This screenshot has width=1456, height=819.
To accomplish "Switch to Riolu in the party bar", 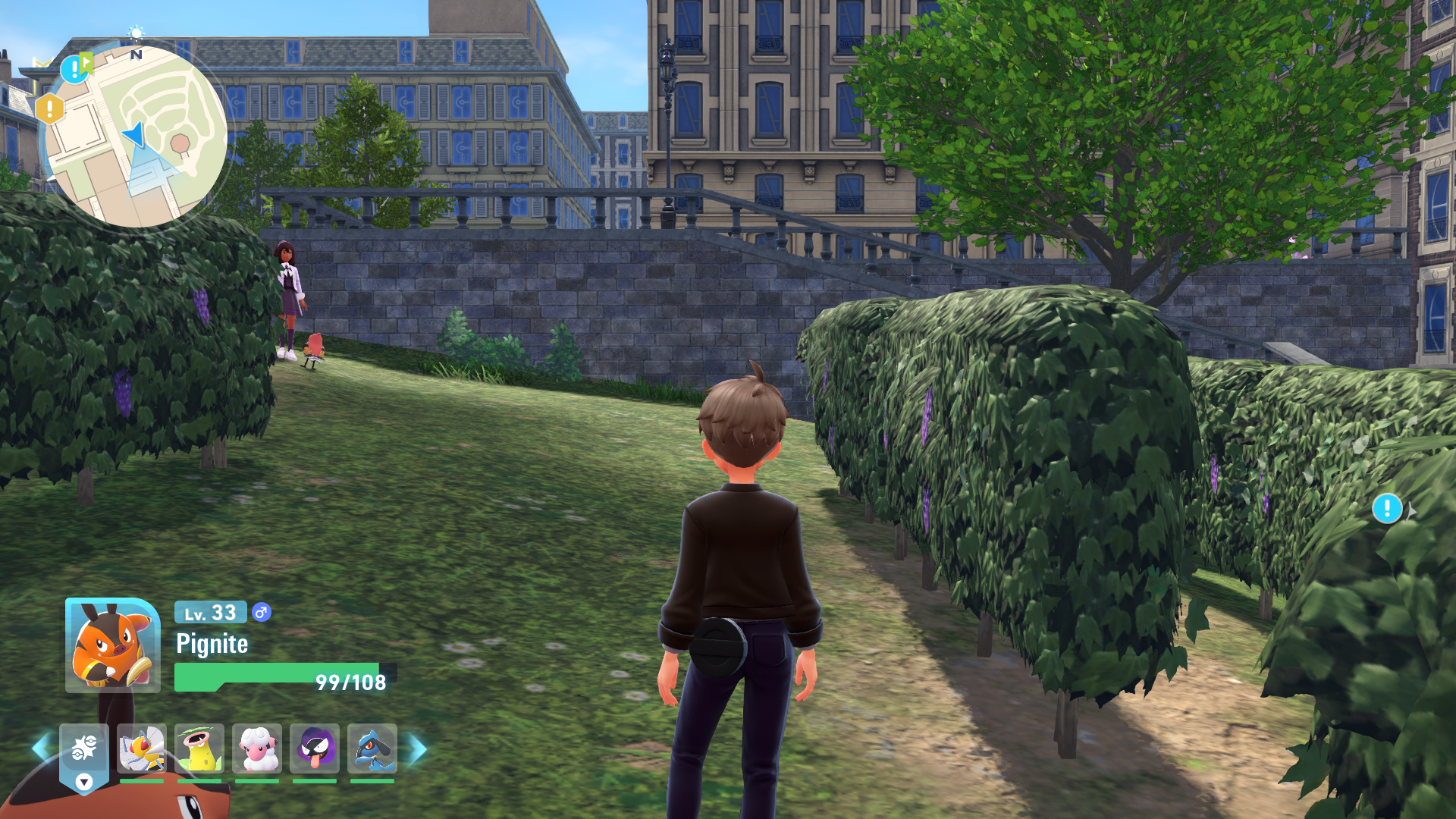I will 372,749.
